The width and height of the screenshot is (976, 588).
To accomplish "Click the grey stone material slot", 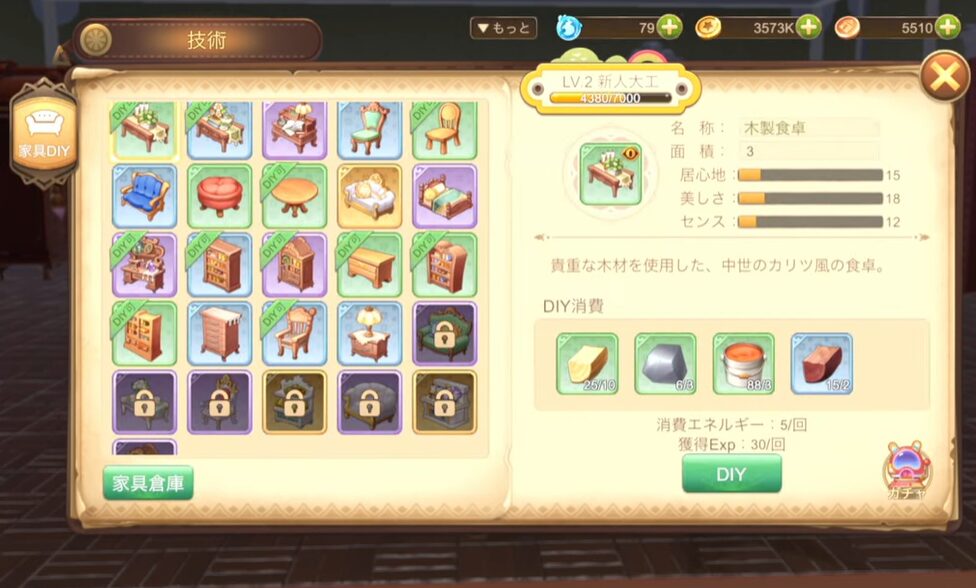I will pyautogui.click(x=665, y=365).
